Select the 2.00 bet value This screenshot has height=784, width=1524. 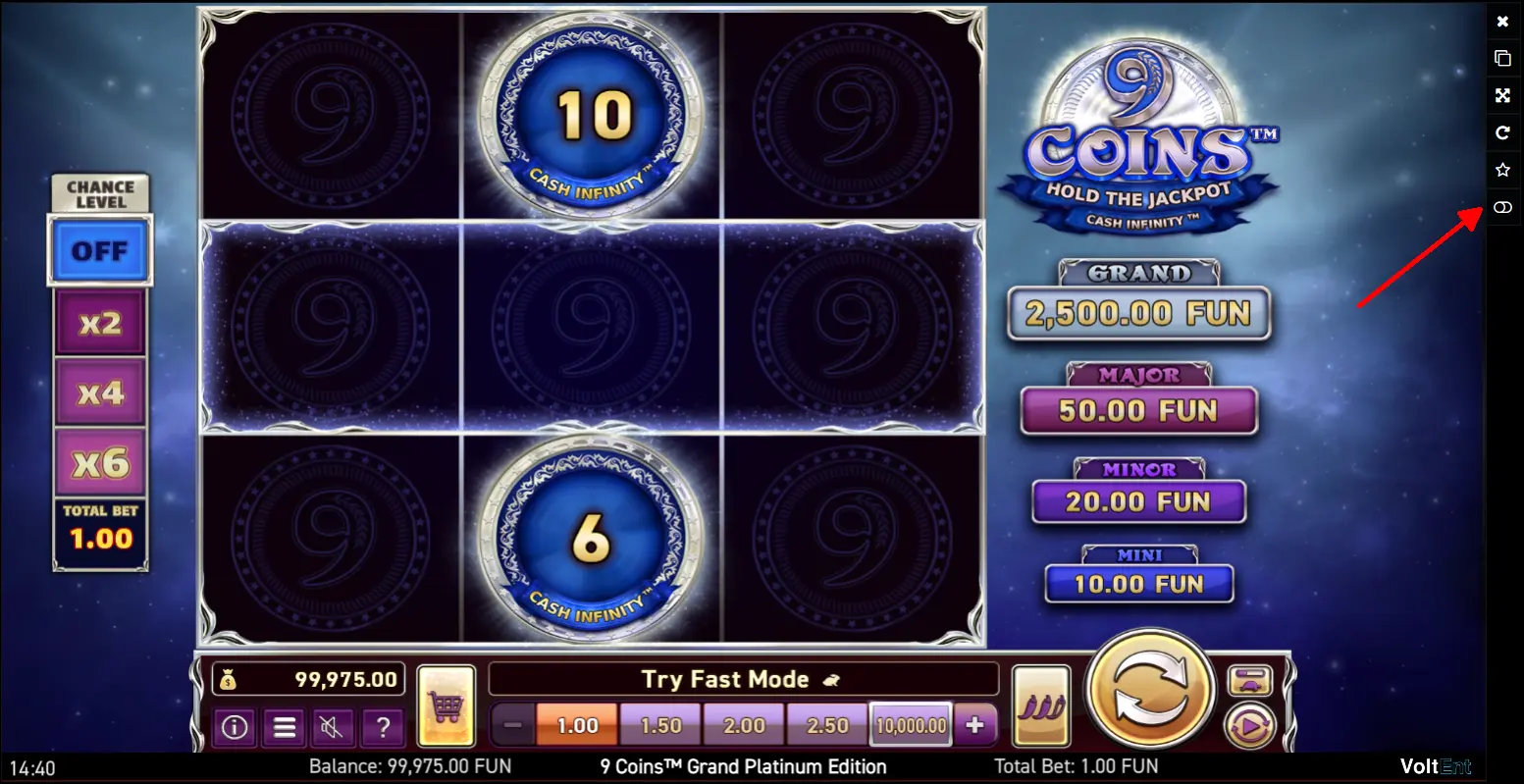click(x=744, y=725)
